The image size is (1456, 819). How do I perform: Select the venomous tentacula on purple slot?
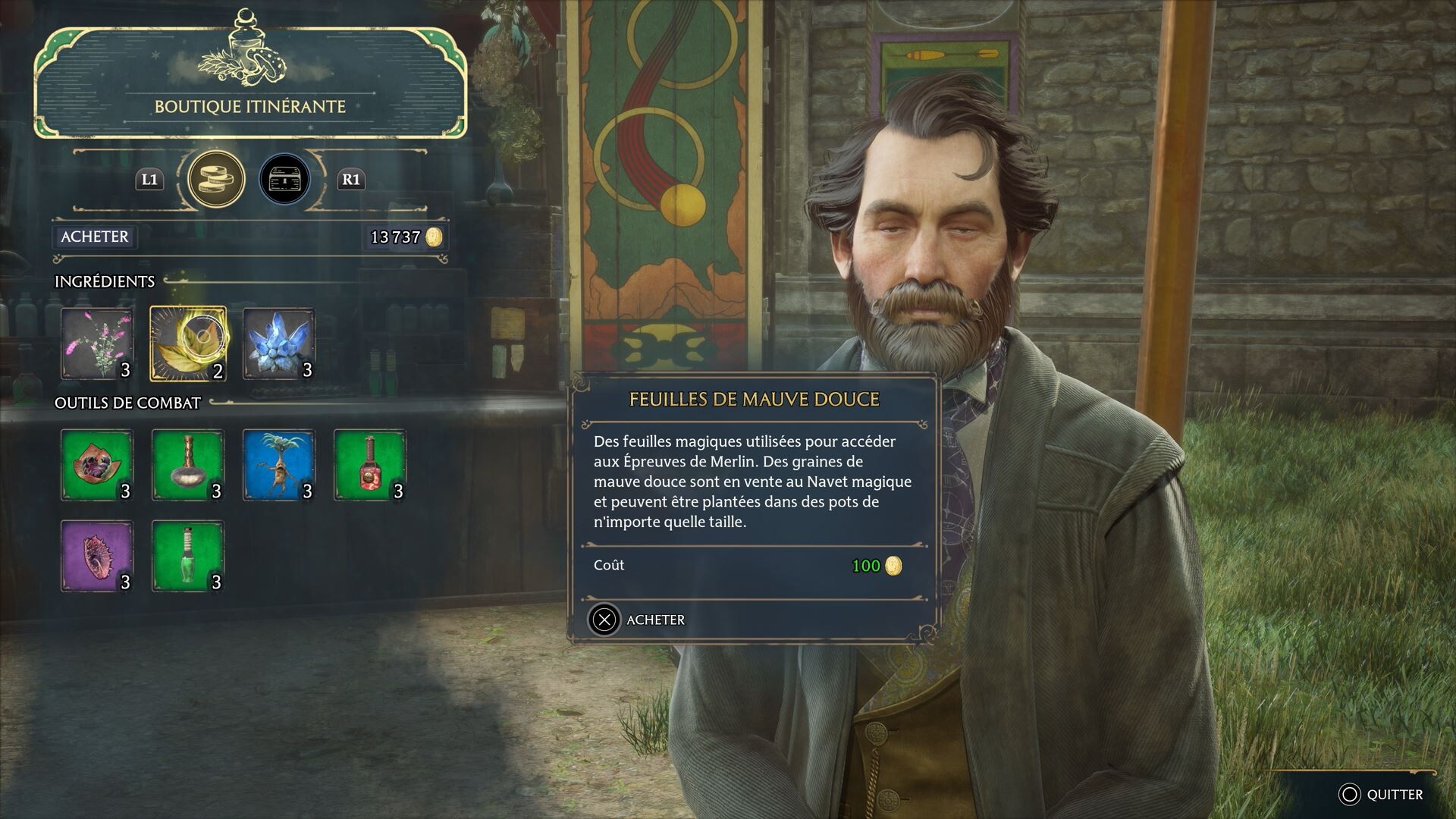coord(97,556)
